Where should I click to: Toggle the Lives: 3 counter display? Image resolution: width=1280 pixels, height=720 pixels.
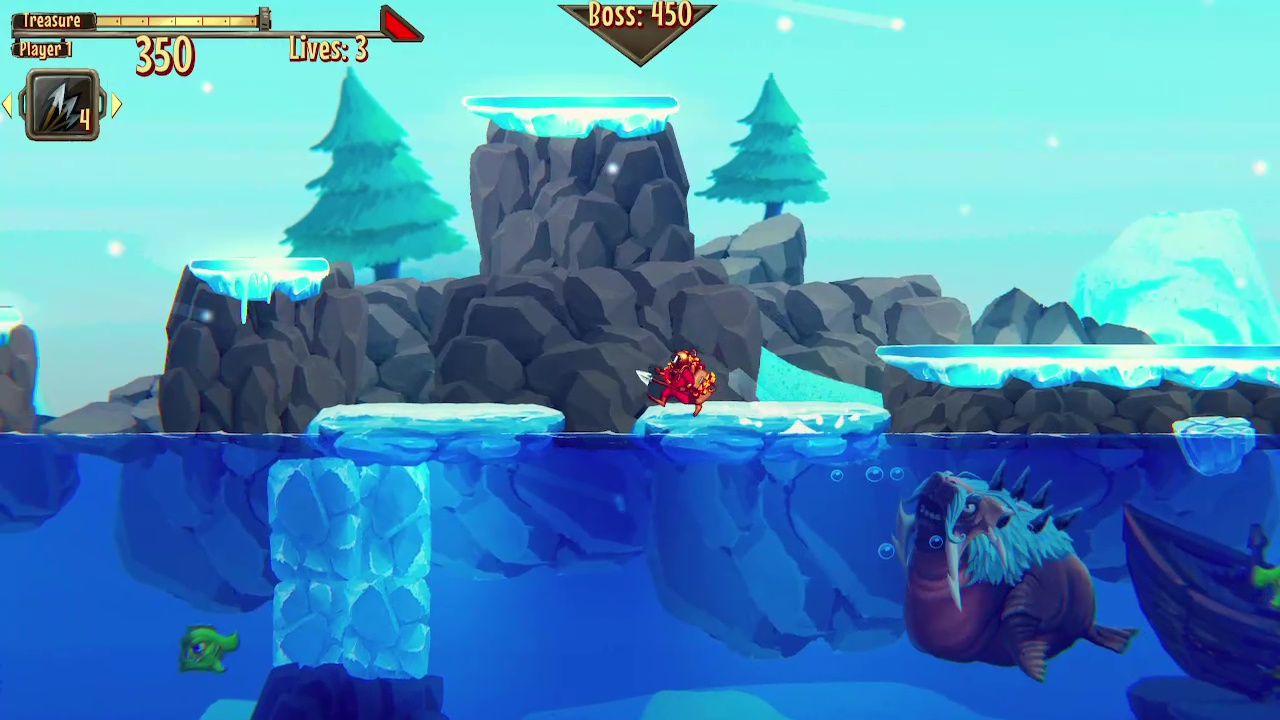[328, 49]
